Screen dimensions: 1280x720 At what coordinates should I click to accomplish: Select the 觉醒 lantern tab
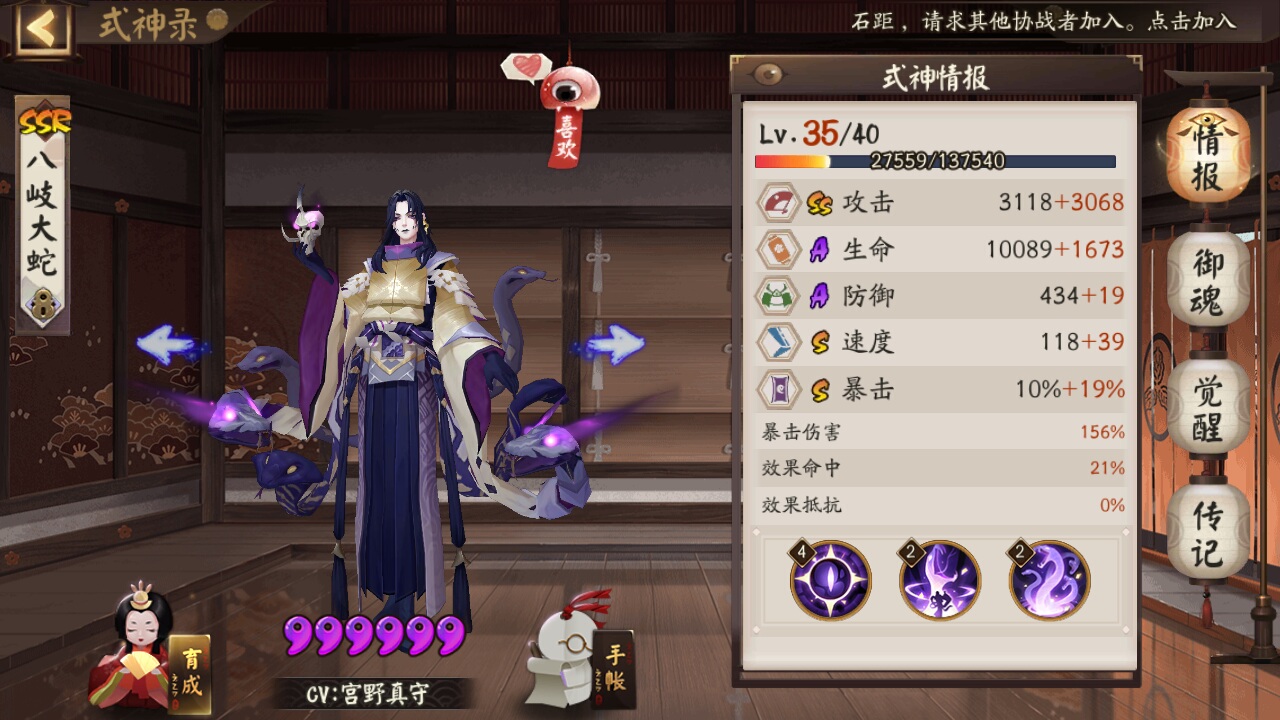1207,410
